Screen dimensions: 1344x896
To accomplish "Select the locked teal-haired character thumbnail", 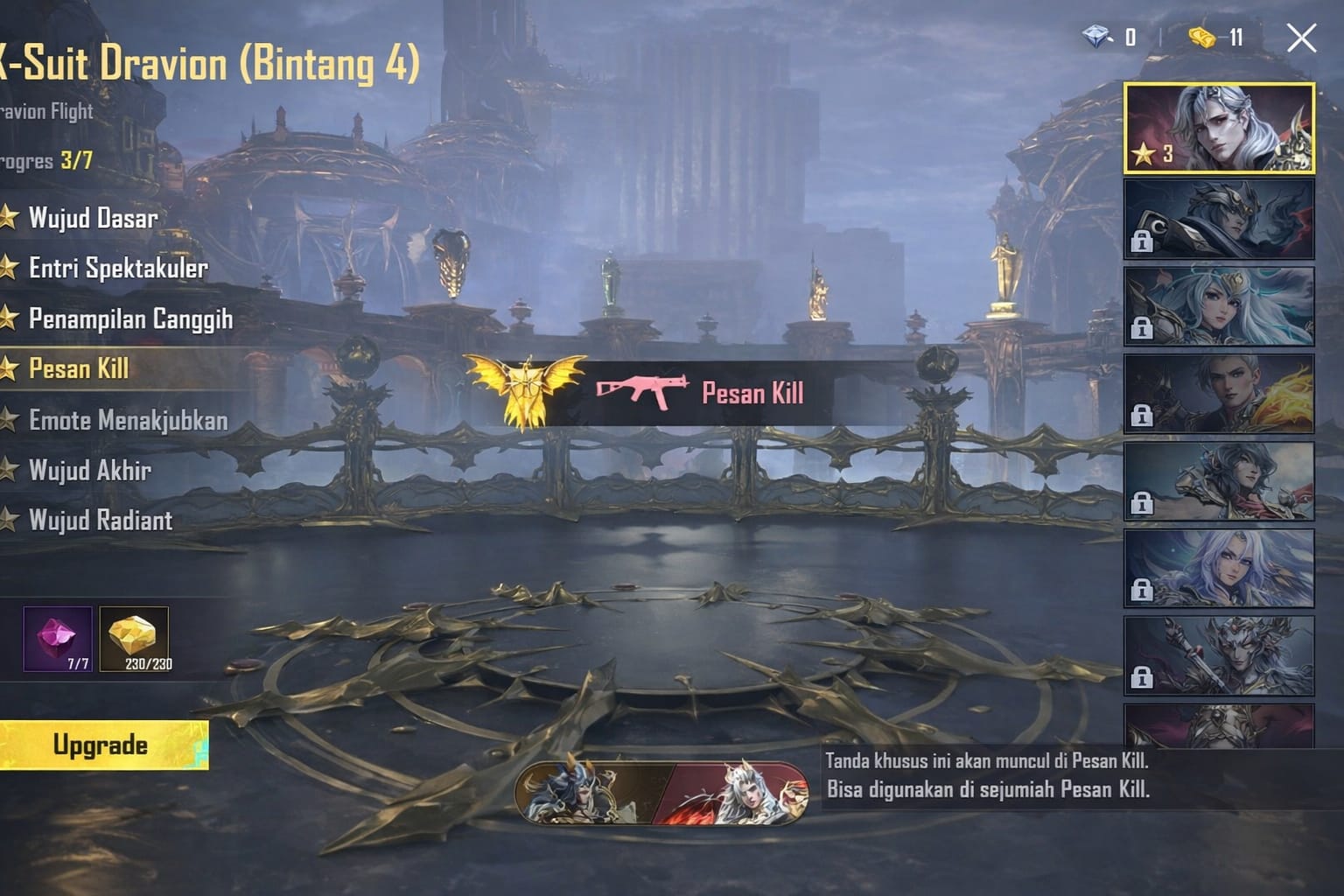I will click(1219, 305).
